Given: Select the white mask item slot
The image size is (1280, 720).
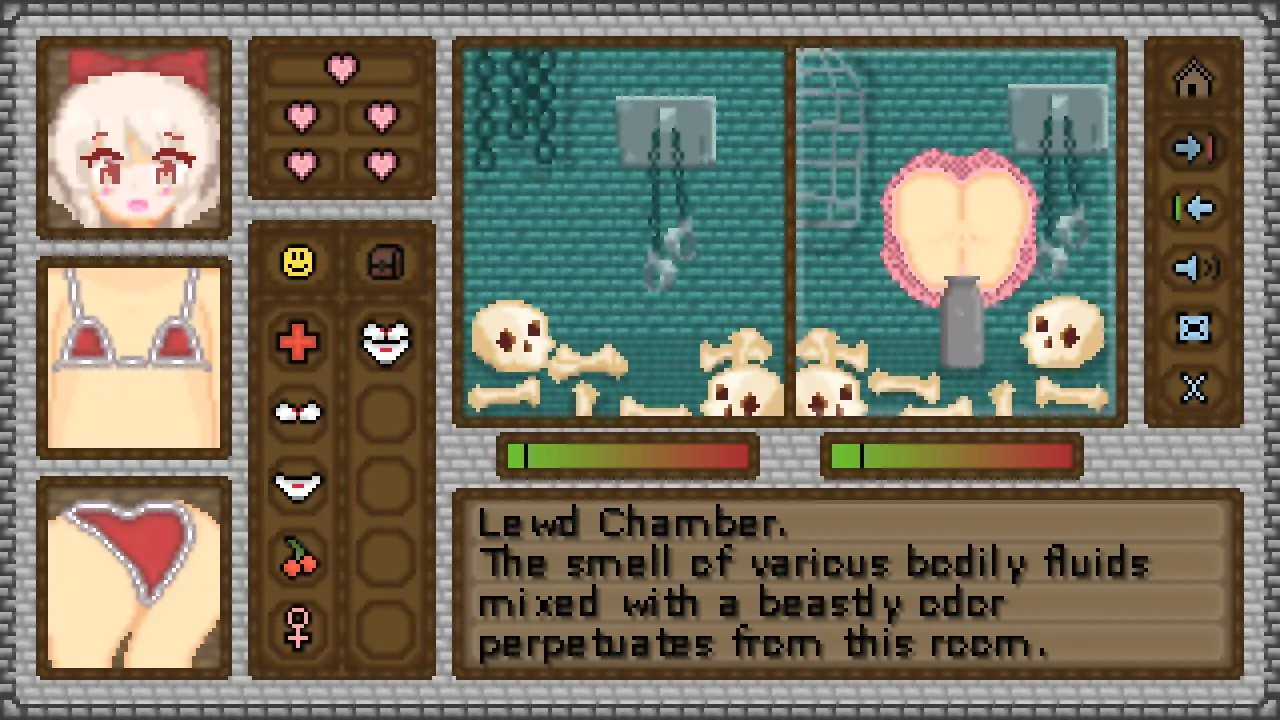Looking at the screenshot, I should point(385,342).
